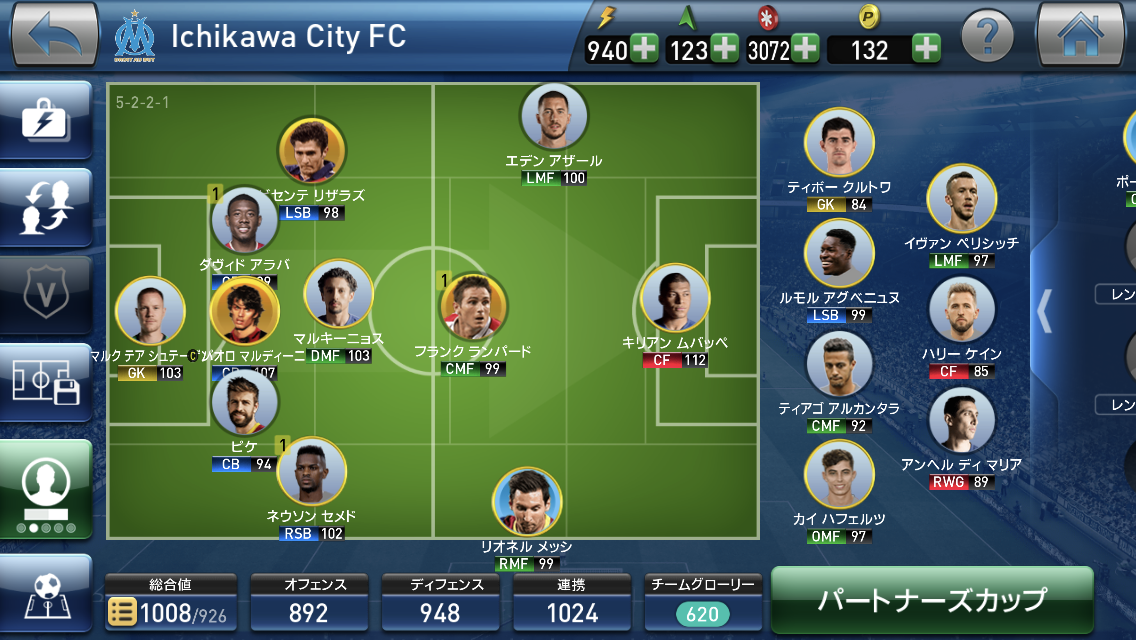The image size is (1136, 640).
Task: Pick substitute Harry Kane CF
Action: [x=963, y=311]
